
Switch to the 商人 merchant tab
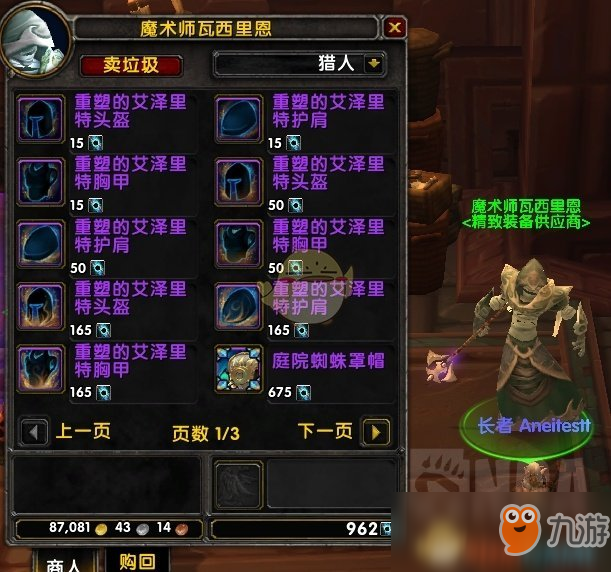(x=65, y=562)
